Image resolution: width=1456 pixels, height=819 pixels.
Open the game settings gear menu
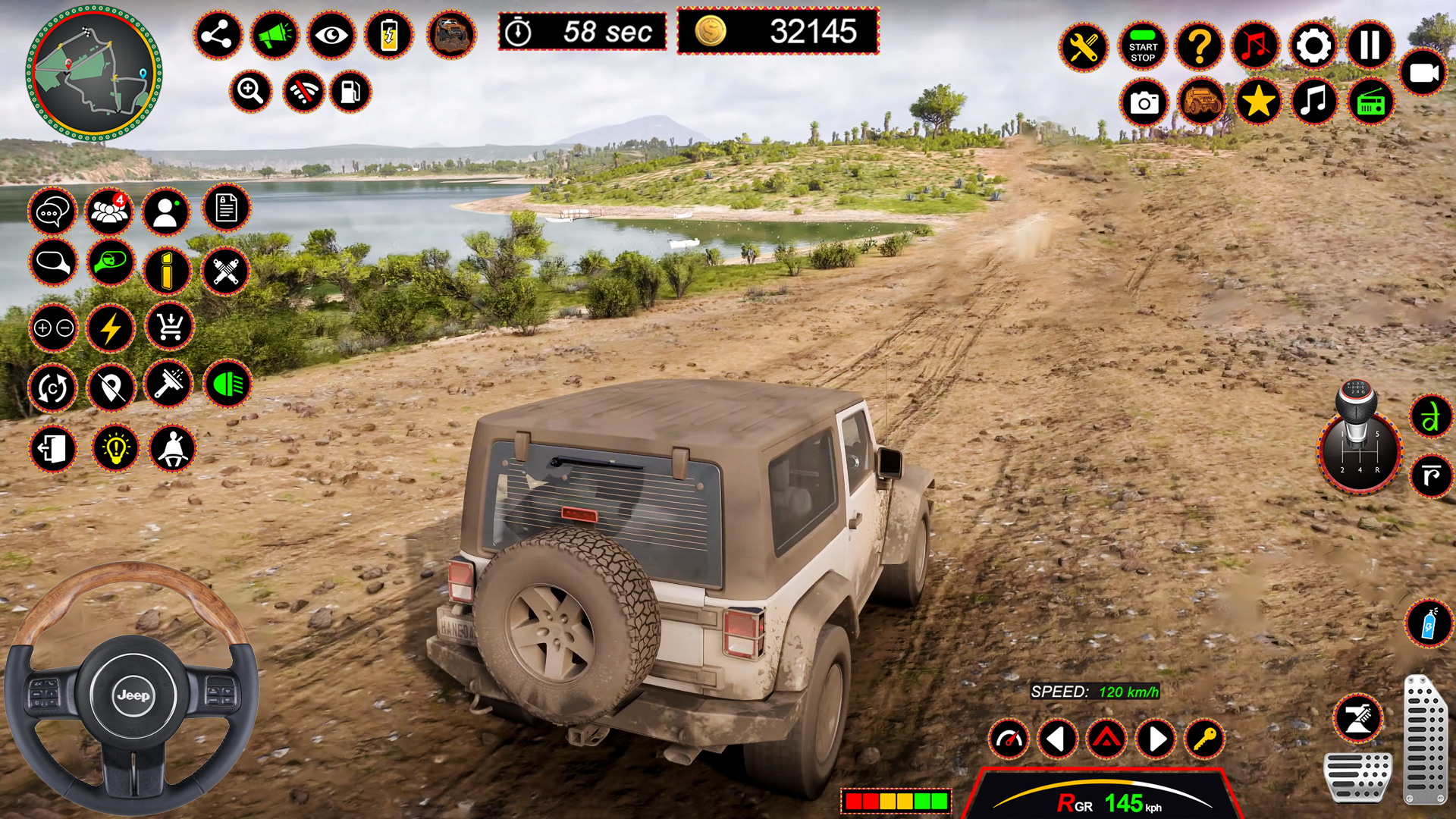point(1313,46)
